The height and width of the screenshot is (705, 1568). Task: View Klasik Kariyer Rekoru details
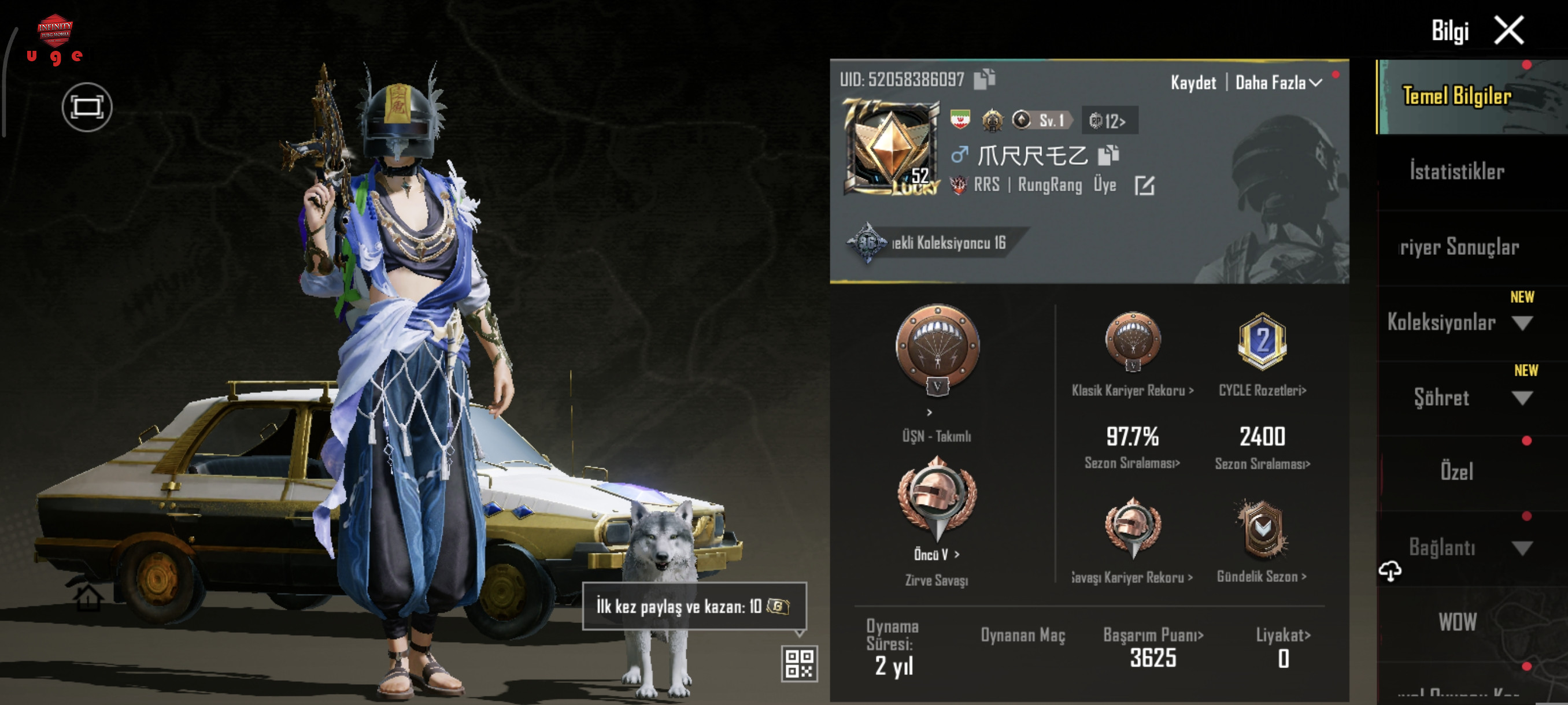tap(1132, 391)
